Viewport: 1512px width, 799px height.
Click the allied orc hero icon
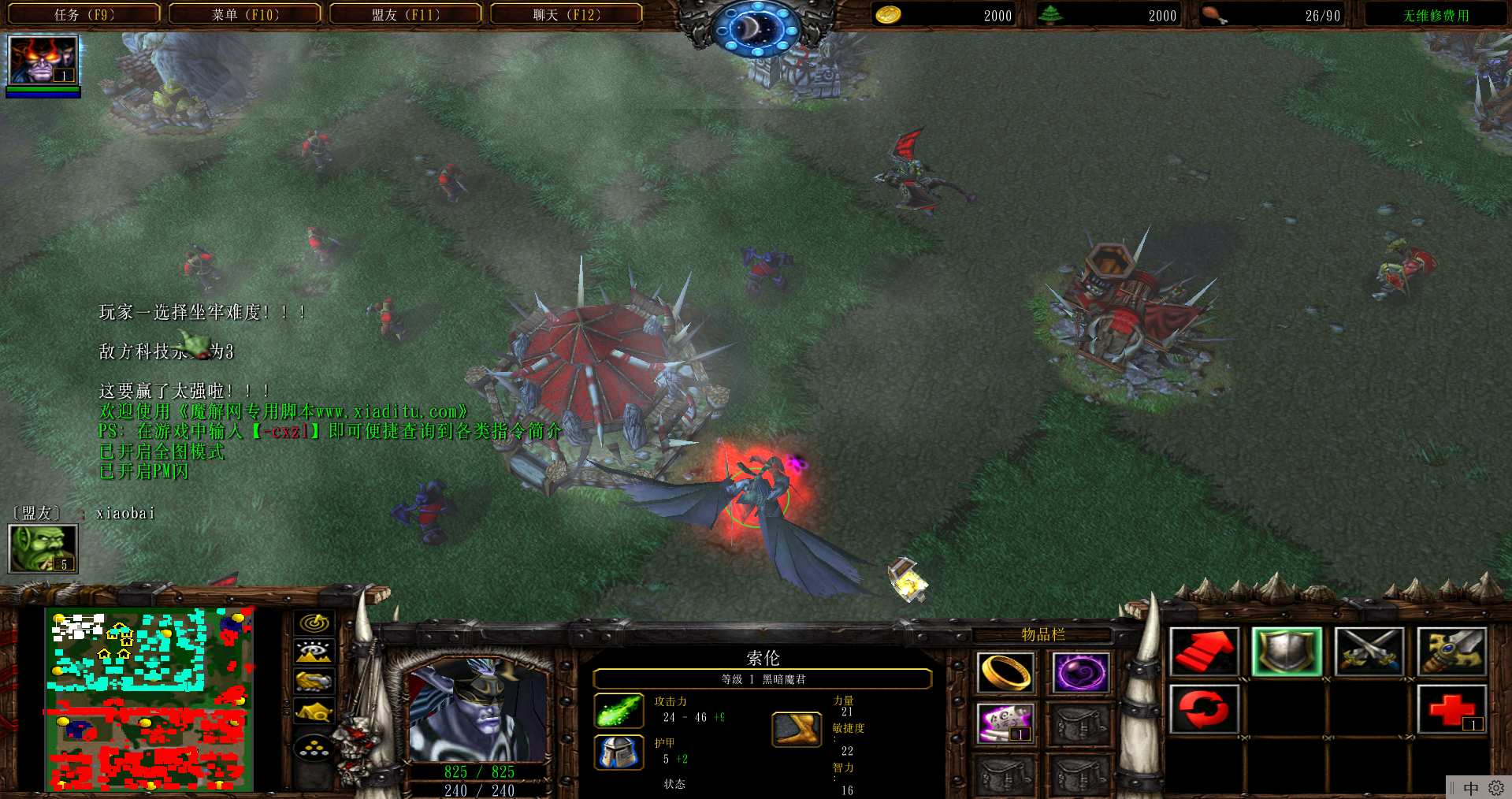click(43, 548)
